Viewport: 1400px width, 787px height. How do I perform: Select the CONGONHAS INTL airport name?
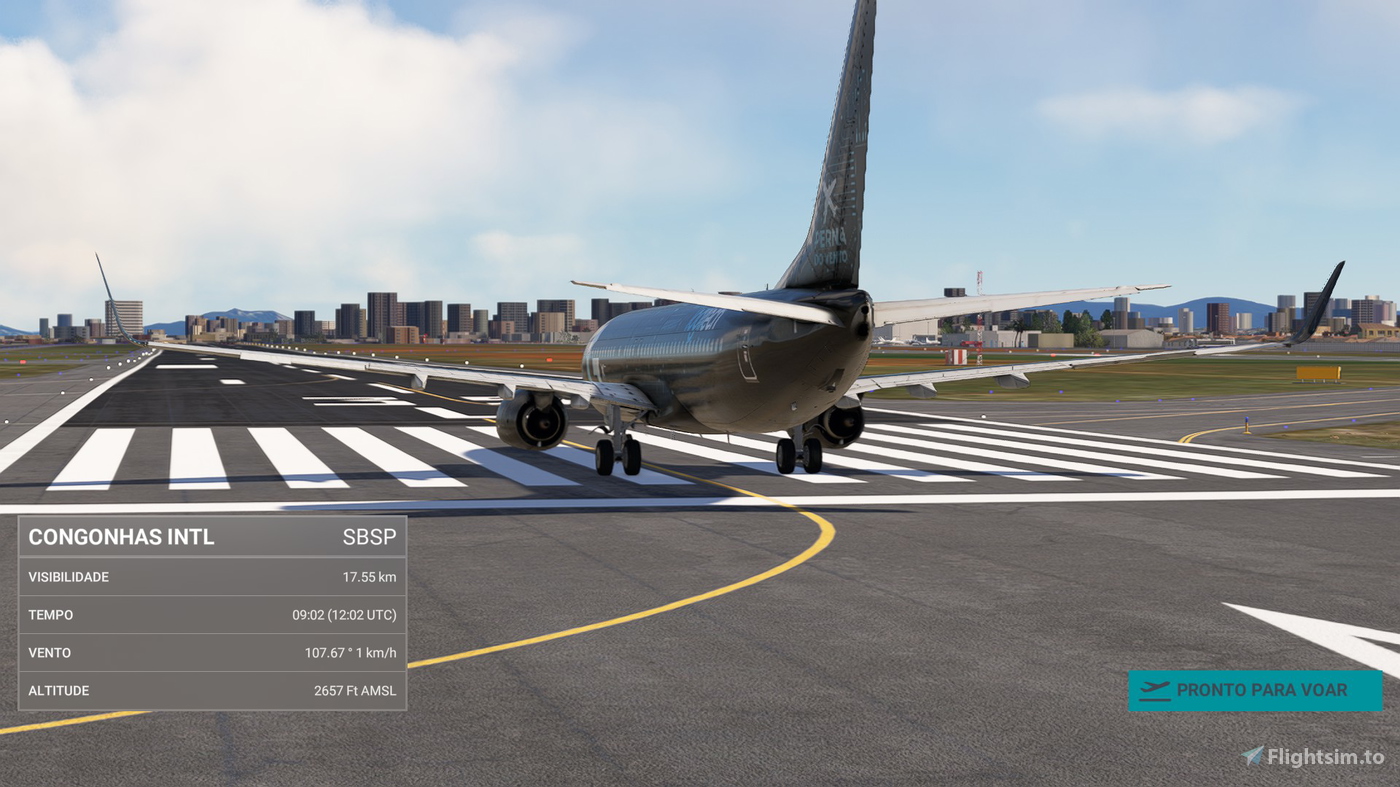click(x=120, y=536)
